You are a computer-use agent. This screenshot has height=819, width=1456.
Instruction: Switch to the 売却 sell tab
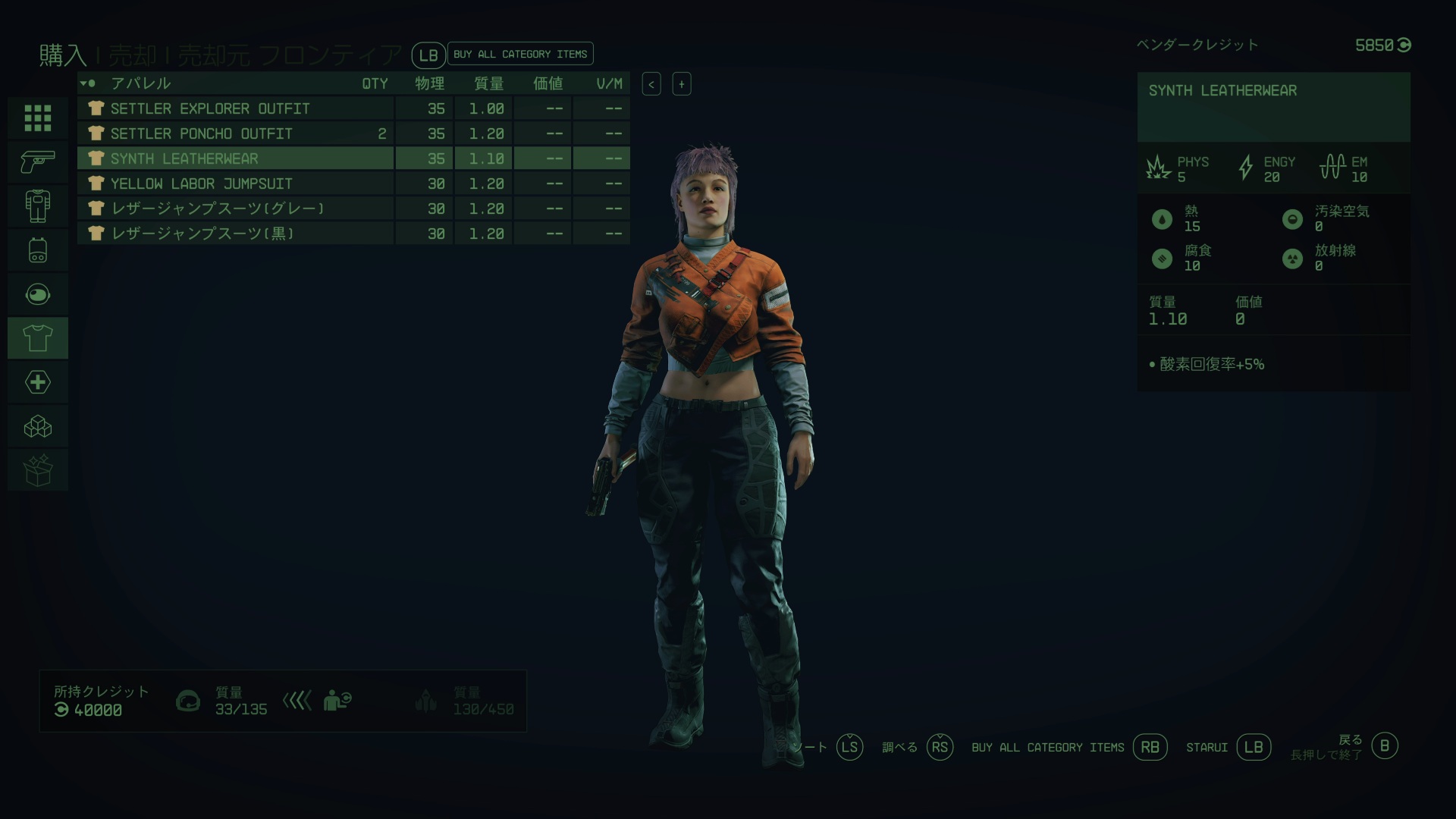132,55
